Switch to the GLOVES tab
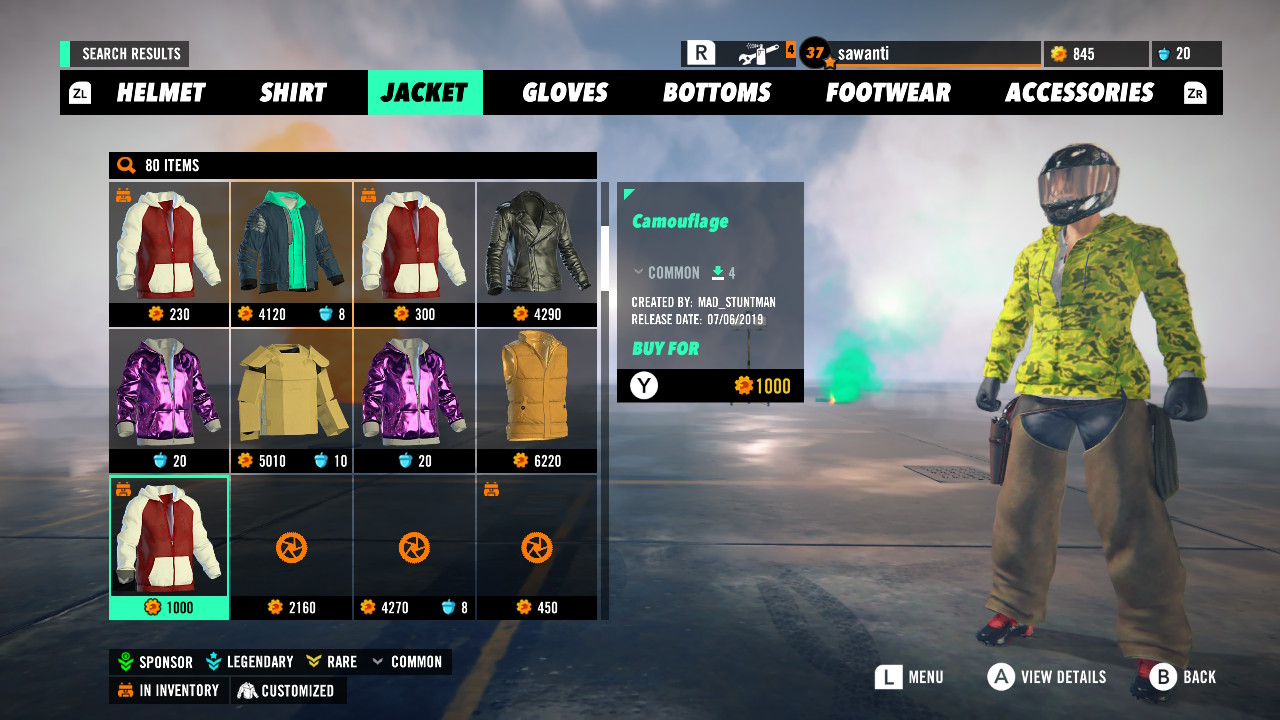This screenshot has height=720, width=1280. 565,92
